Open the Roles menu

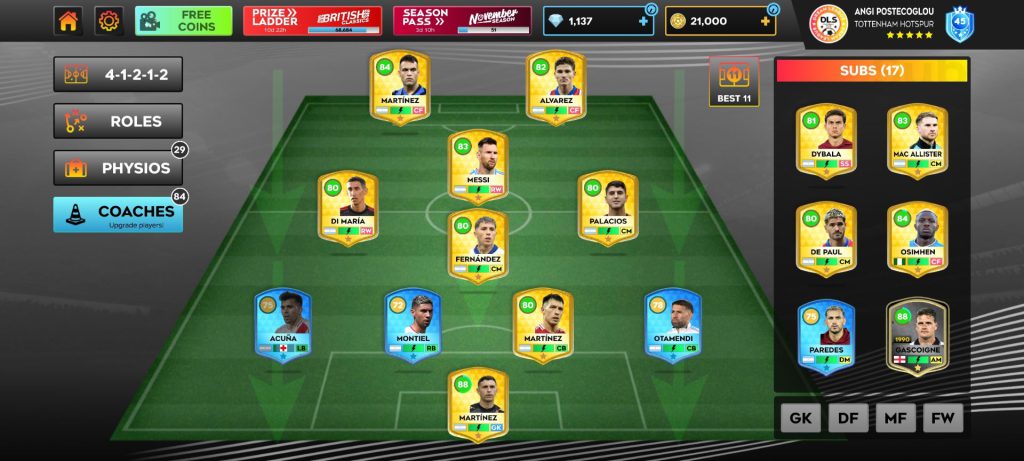click(118, 121)
